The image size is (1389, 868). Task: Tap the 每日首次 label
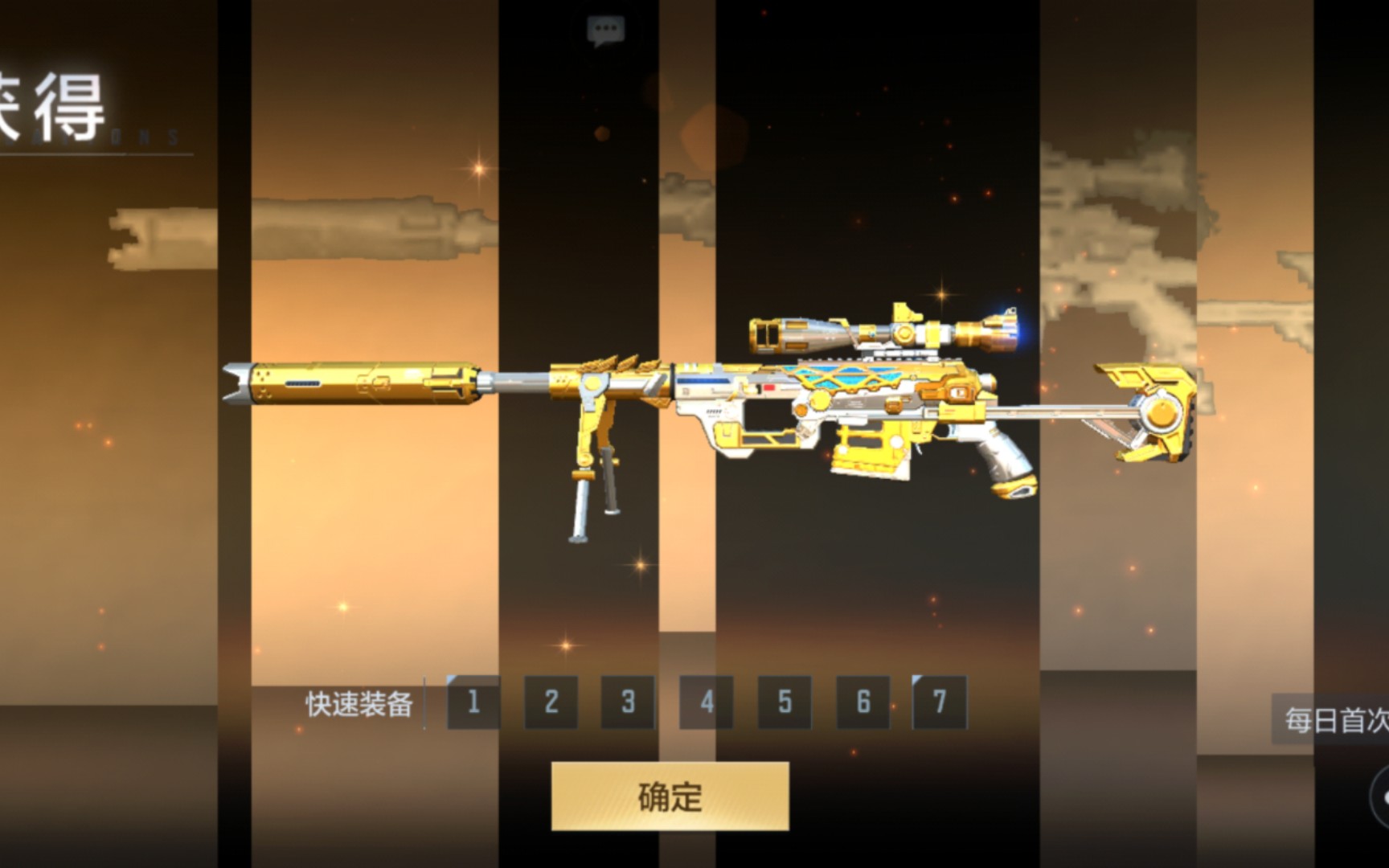coord(1334,720)
